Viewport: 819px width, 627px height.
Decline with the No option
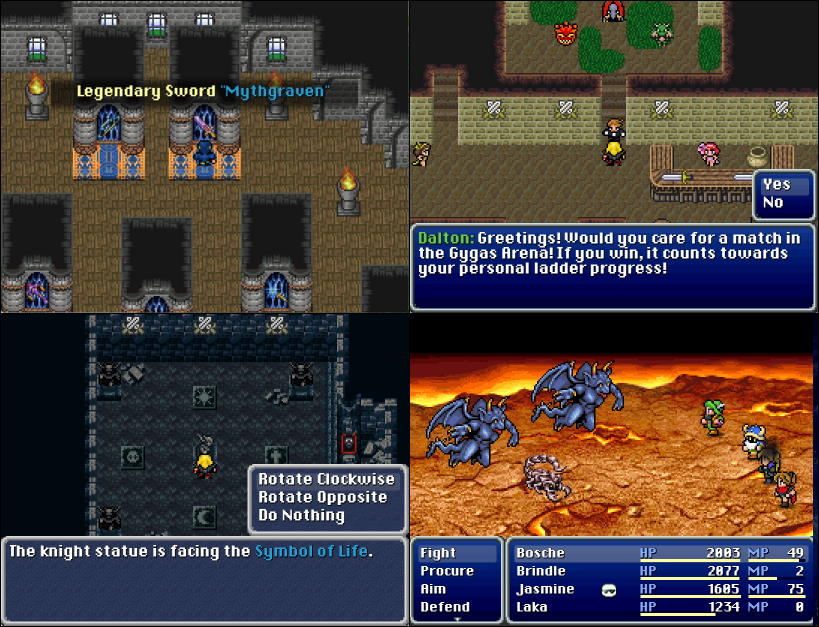[x=773, y=202]
